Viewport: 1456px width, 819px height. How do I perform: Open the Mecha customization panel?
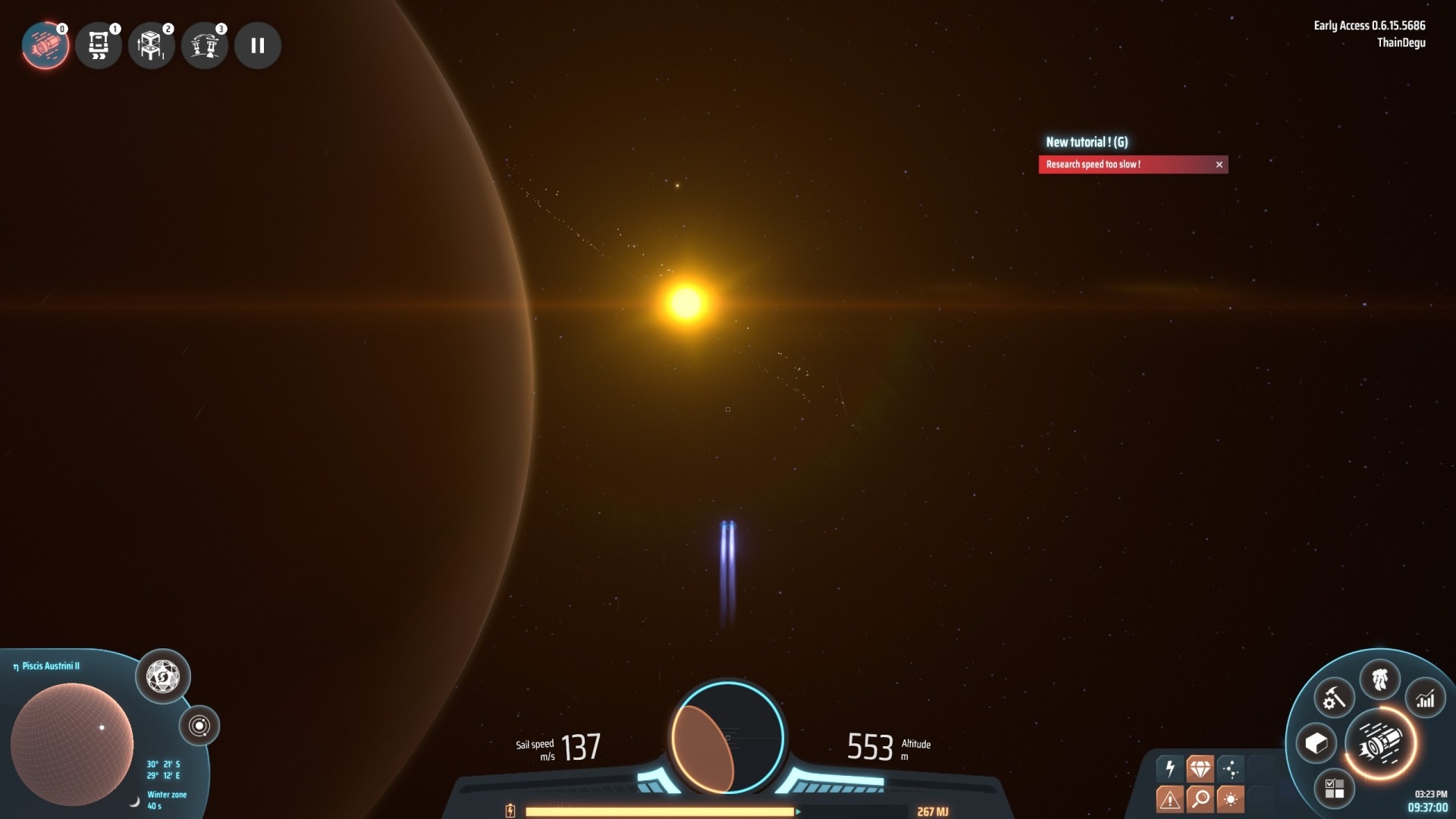(1380, 678)
